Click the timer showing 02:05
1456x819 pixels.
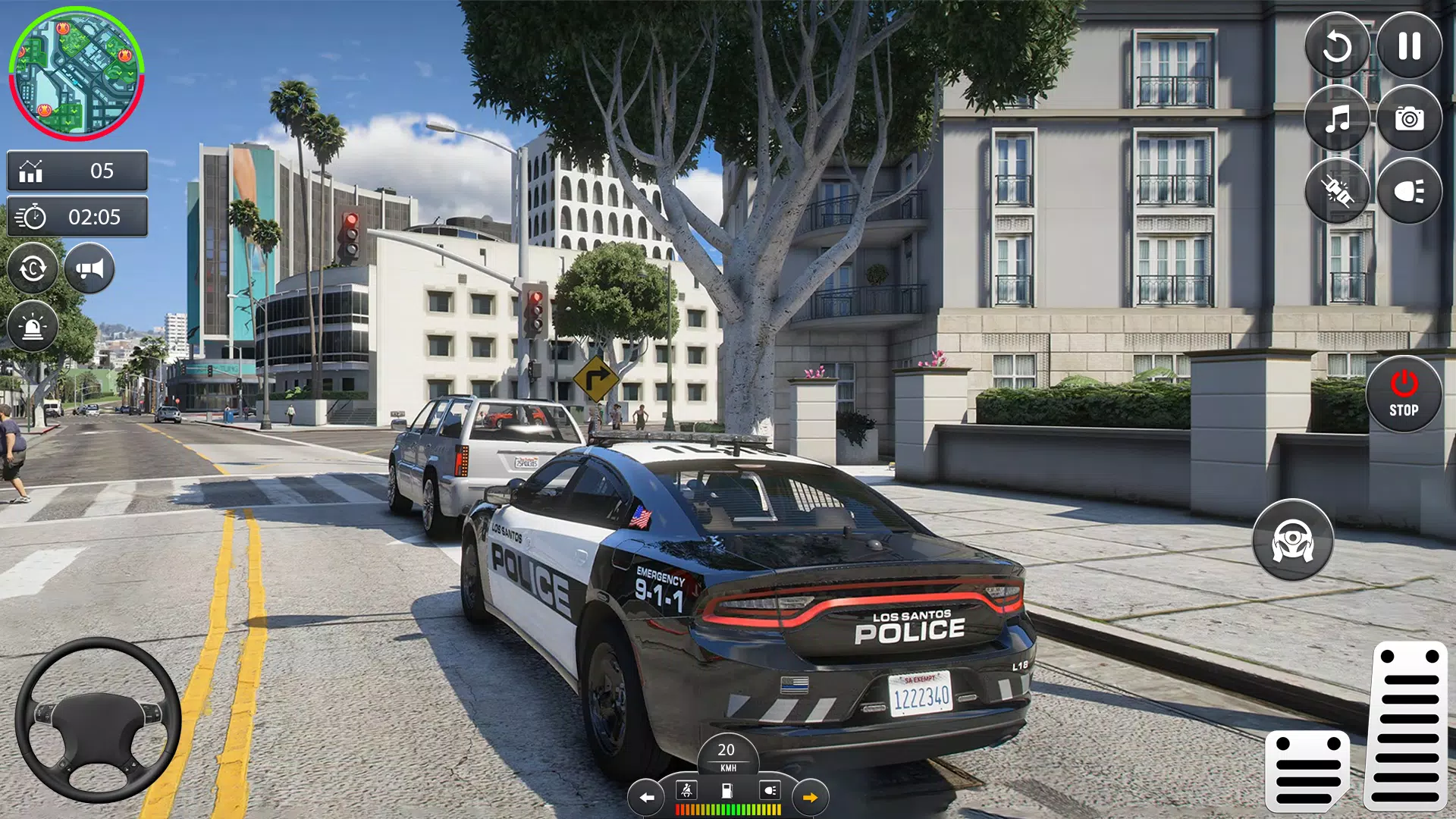77,218
